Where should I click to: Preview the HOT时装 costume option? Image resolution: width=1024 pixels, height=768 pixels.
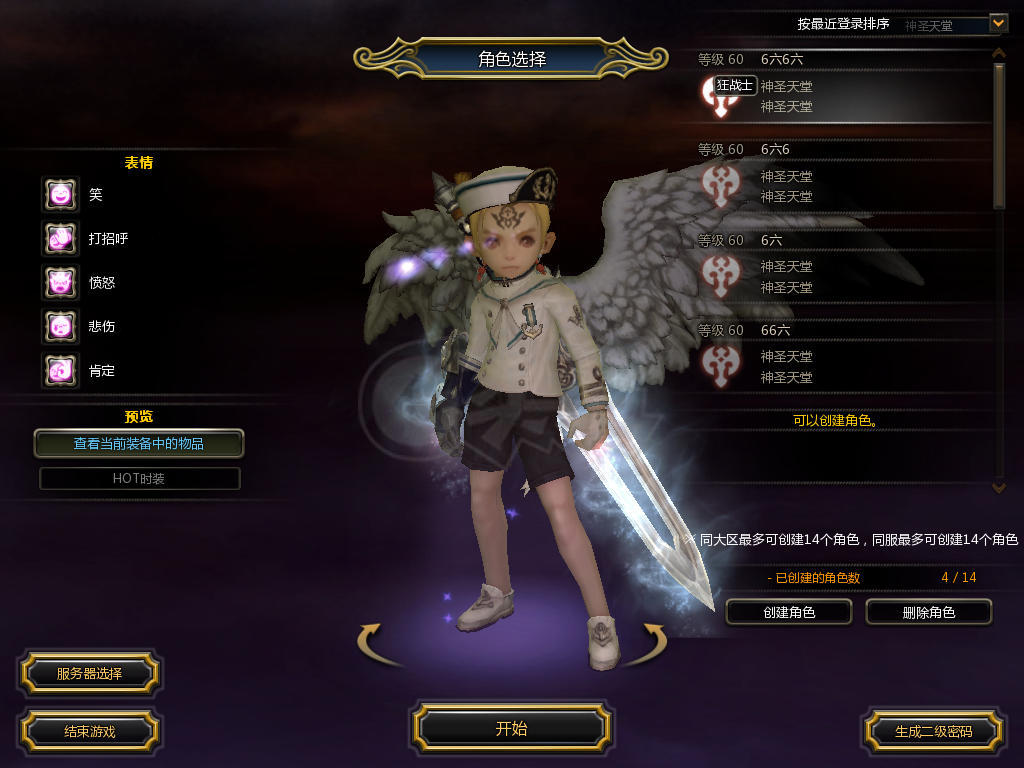pyautogui.click(x=139, y=478)
